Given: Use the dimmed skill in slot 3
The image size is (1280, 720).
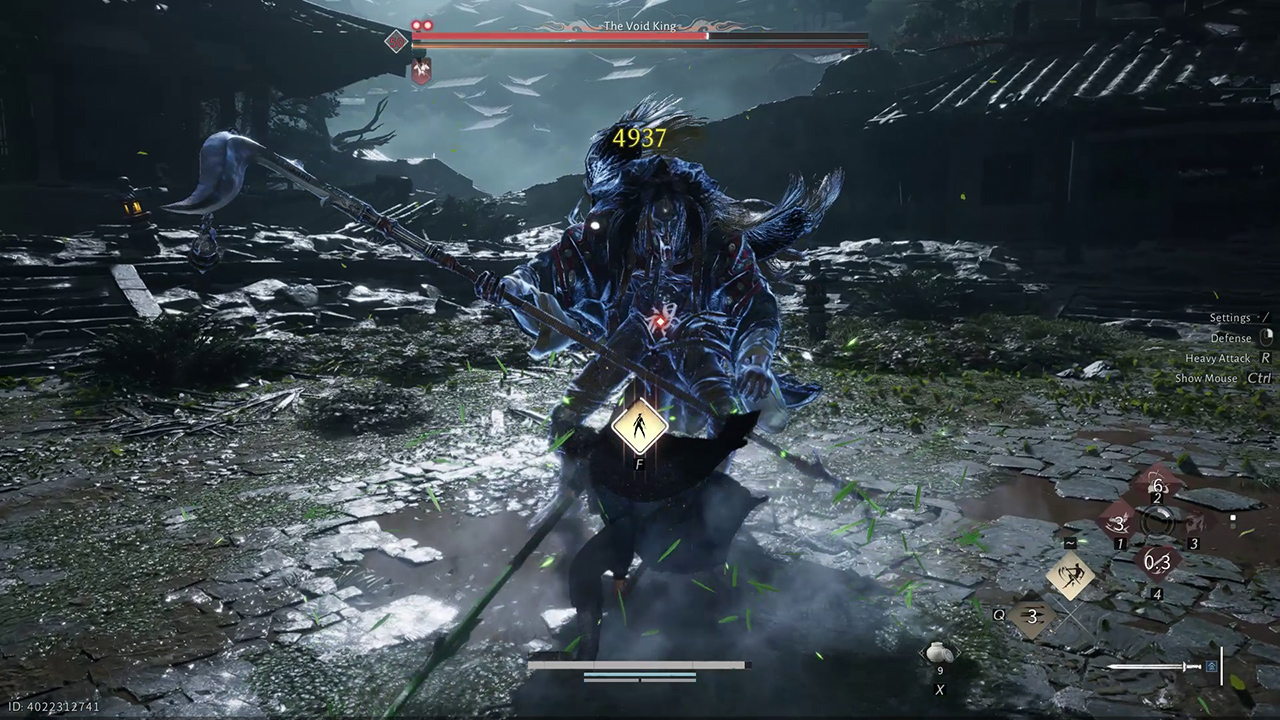Looking at the screenshot, I should pos(1197,523).
